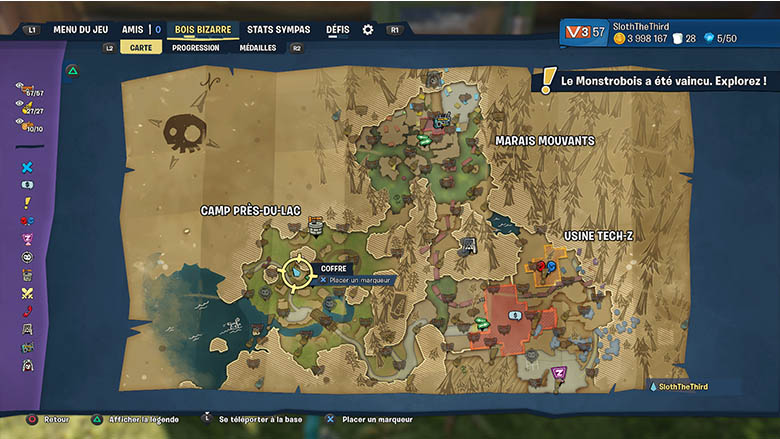This screenshot has height=439, width=780.
Task: Click the Camp Près-du-Lac map label
Action: [250, 210]
